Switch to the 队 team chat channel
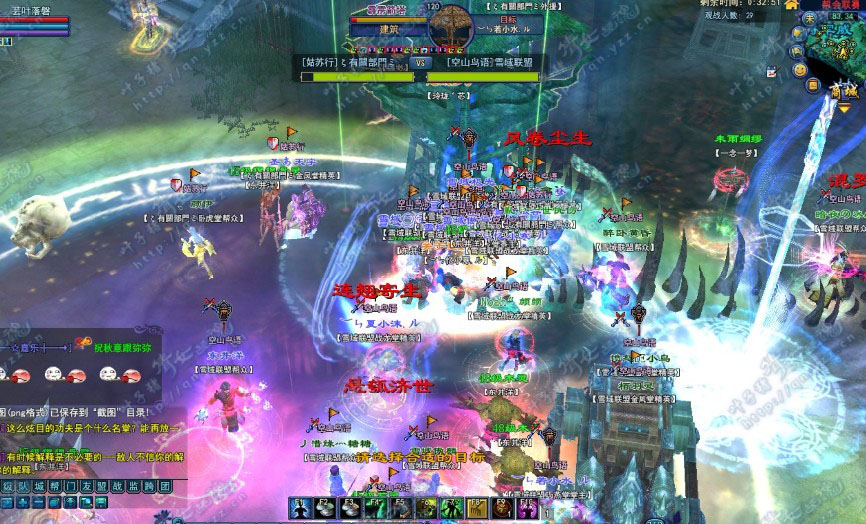Viewport: 866px width, 524px height. (24, 486)
